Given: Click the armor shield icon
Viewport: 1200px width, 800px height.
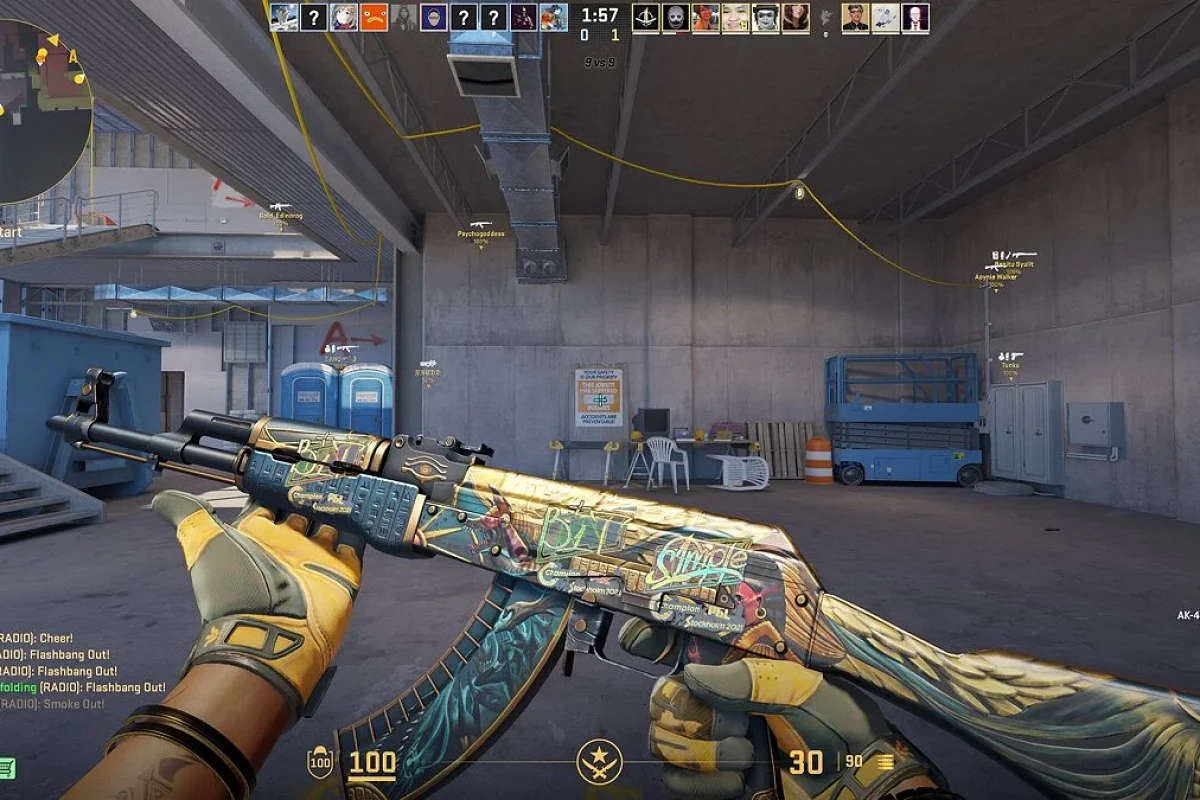Looking at the screenshot, I should coord(320,763).
